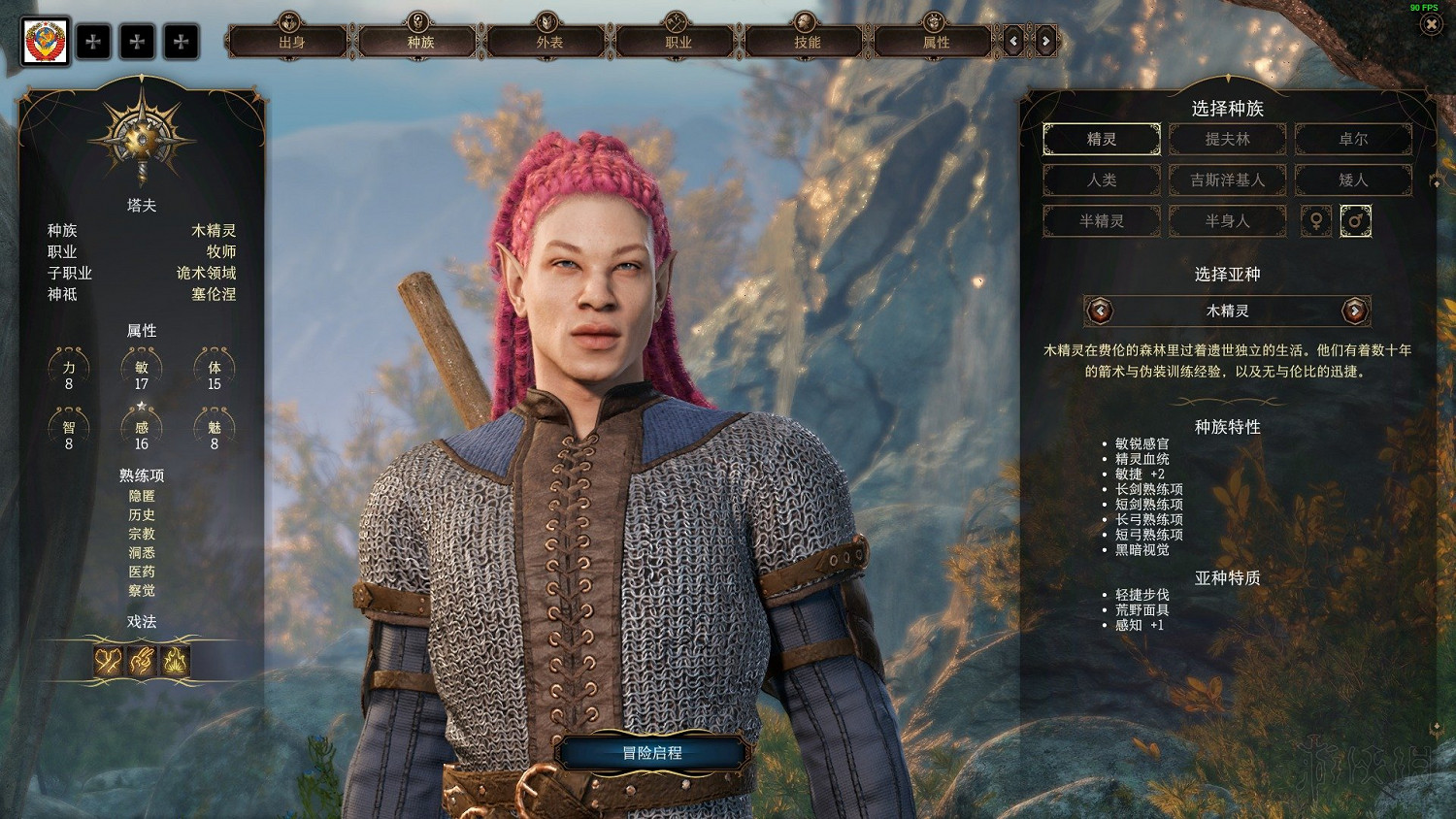Switch to the 属性 (Abilities) tab

click(x=936, y=42)
